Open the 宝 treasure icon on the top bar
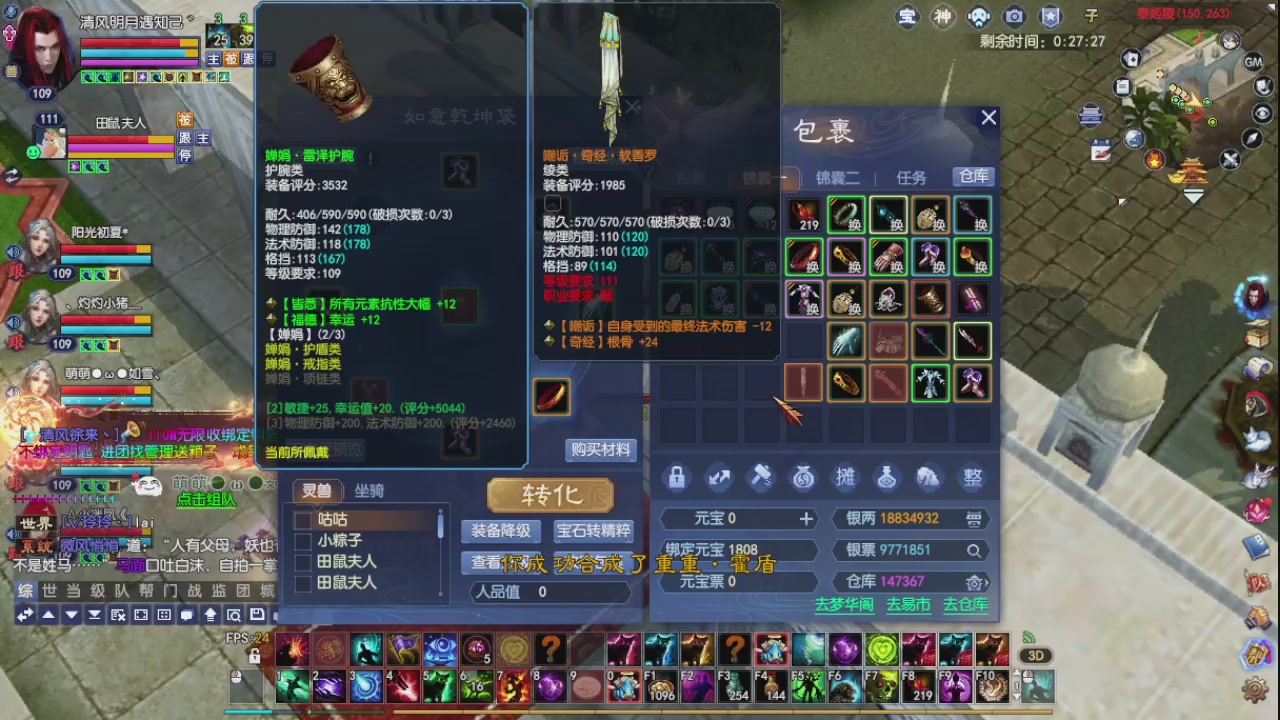The height and width of the screenshot is (720, 1280). (x=907, y=17)
